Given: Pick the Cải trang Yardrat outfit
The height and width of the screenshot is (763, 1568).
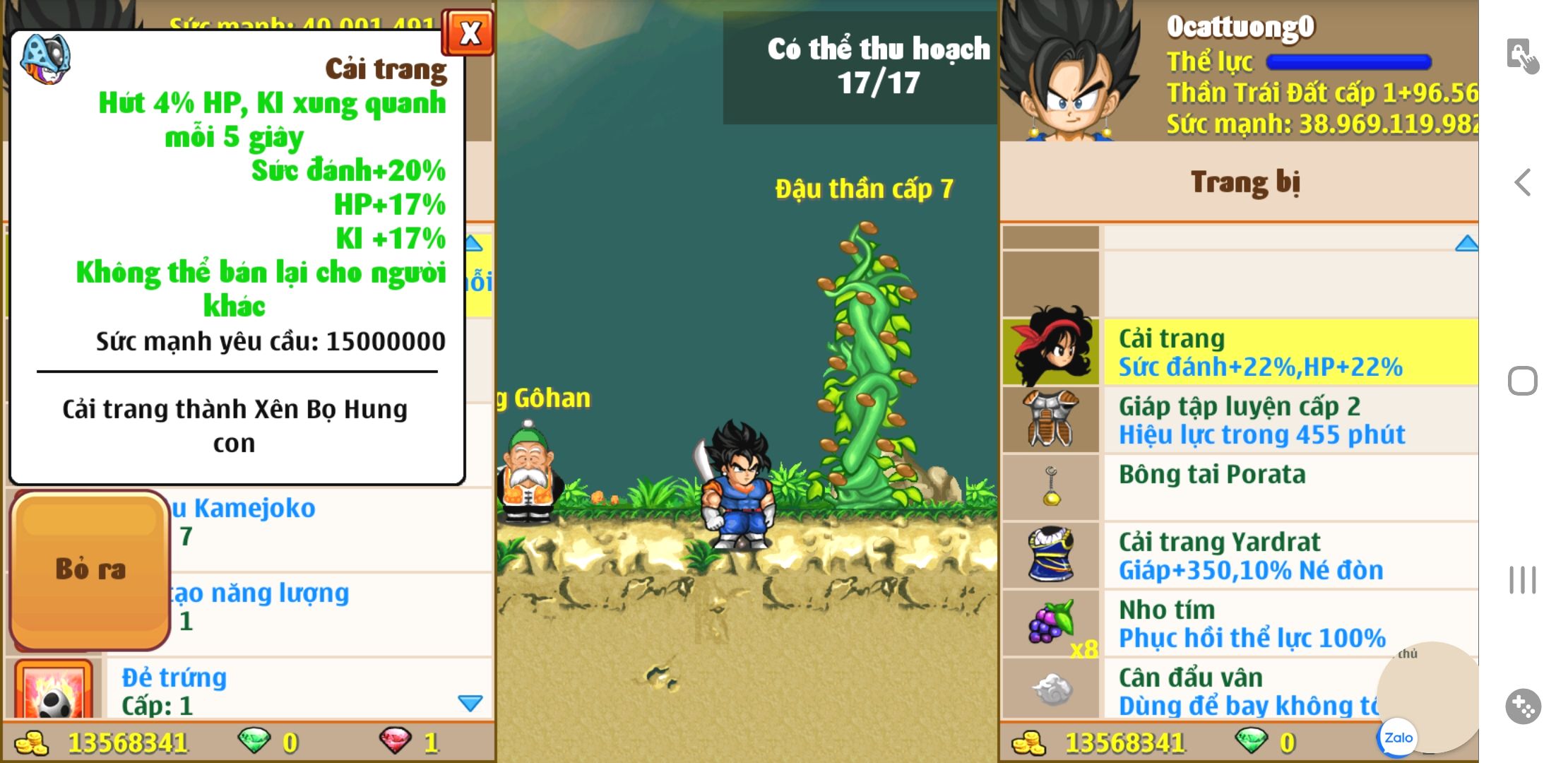Looking at the screenshot, I should pos(1290,555).
